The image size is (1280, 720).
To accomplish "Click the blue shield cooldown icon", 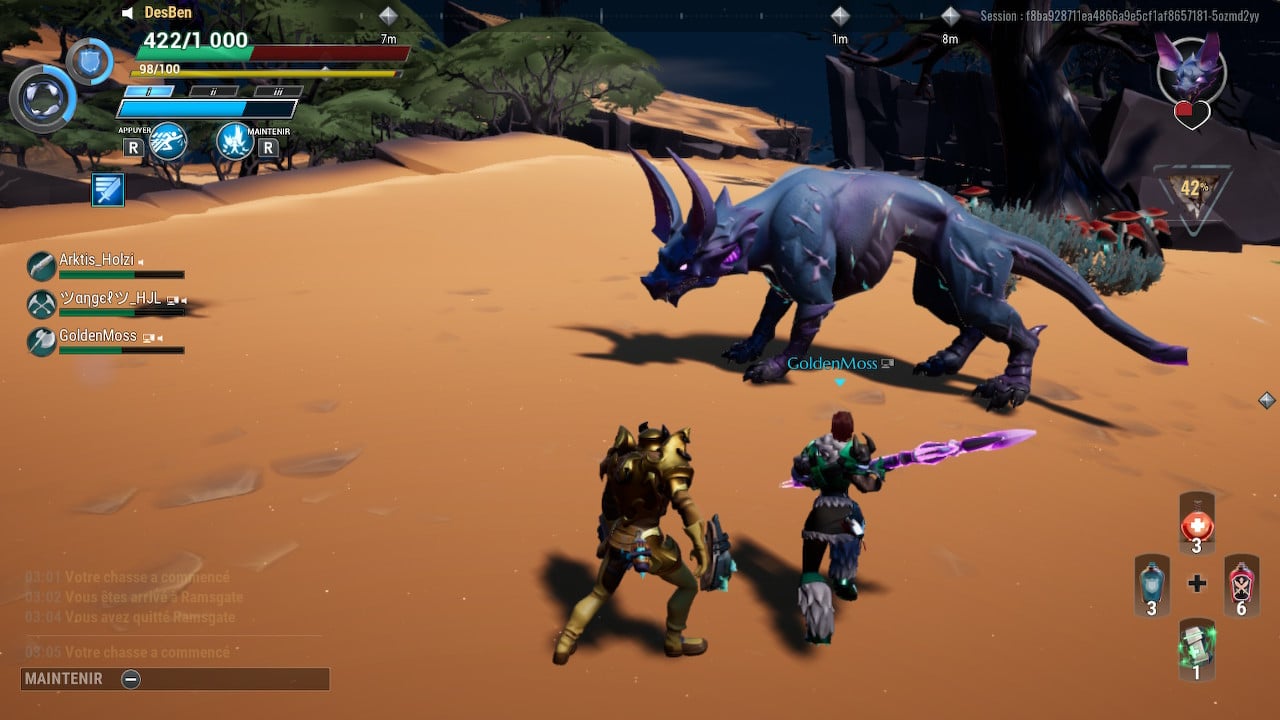I will point(89,61).
